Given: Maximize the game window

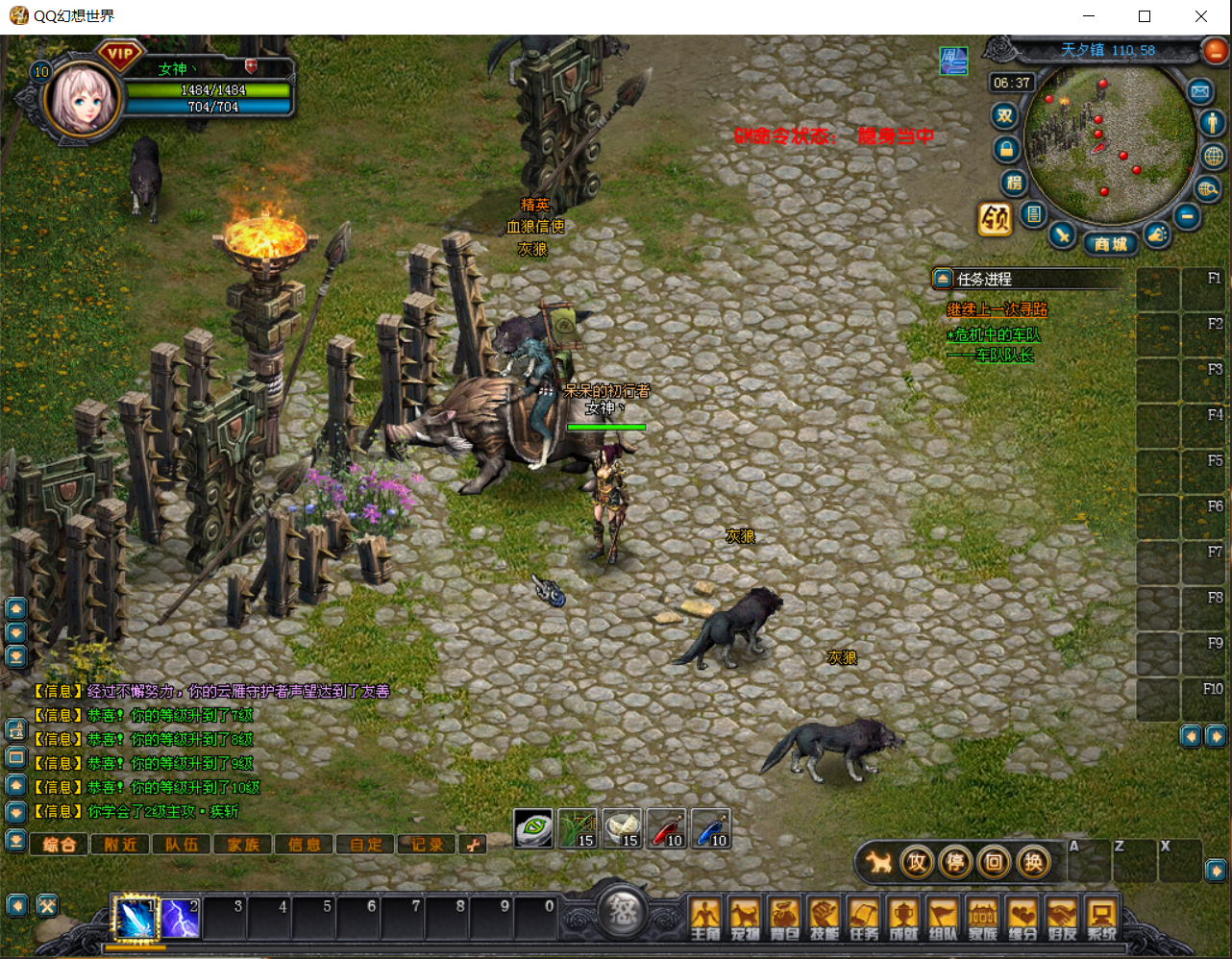Looking at the screenshot, I should tap(1145, 16).
